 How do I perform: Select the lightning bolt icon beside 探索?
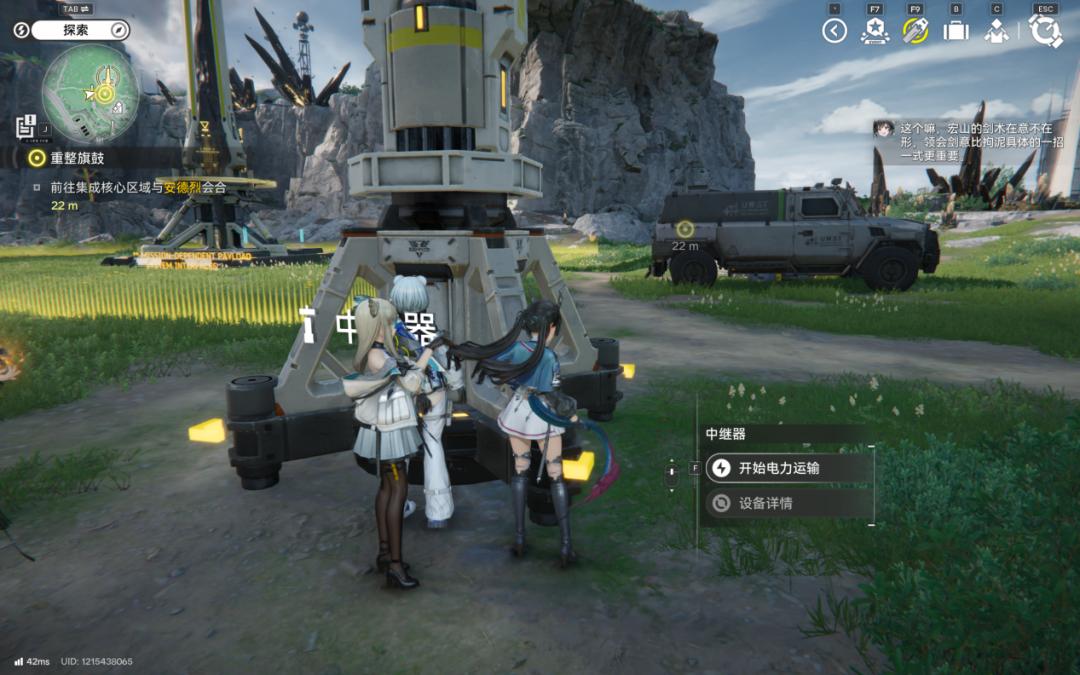(21, 30)
